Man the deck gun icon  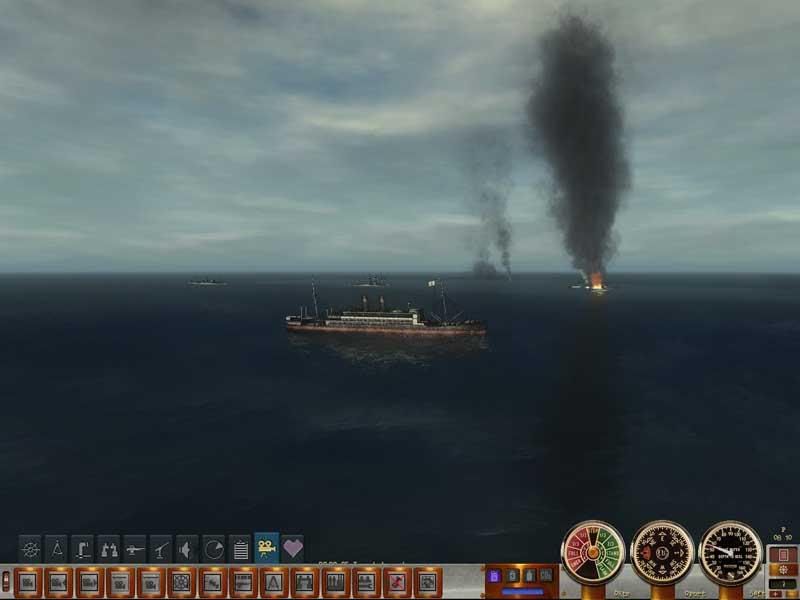pos(134,548)
